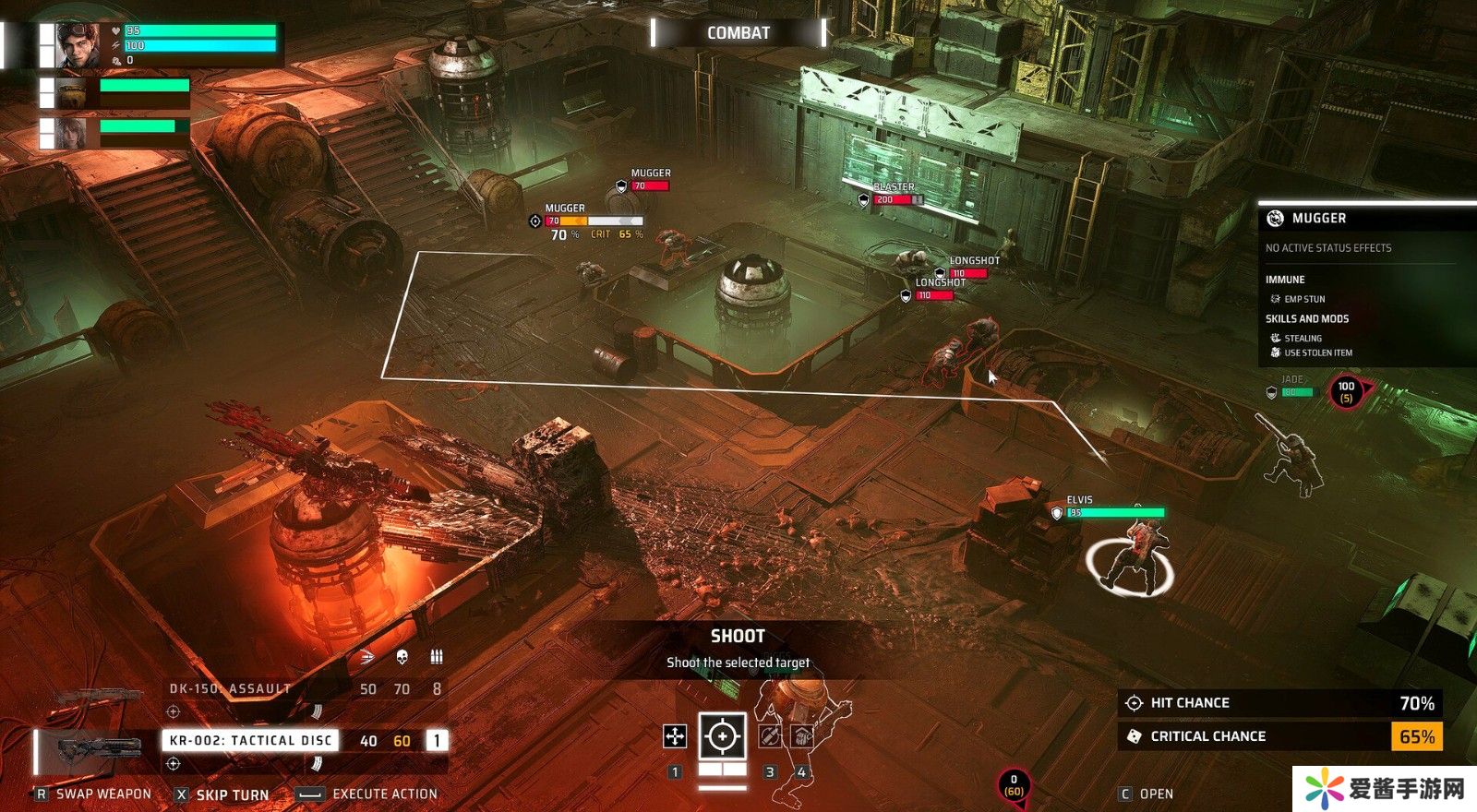Click the Open prompt label
This screenshot has width=1477, height=812.
(1155, 794)
